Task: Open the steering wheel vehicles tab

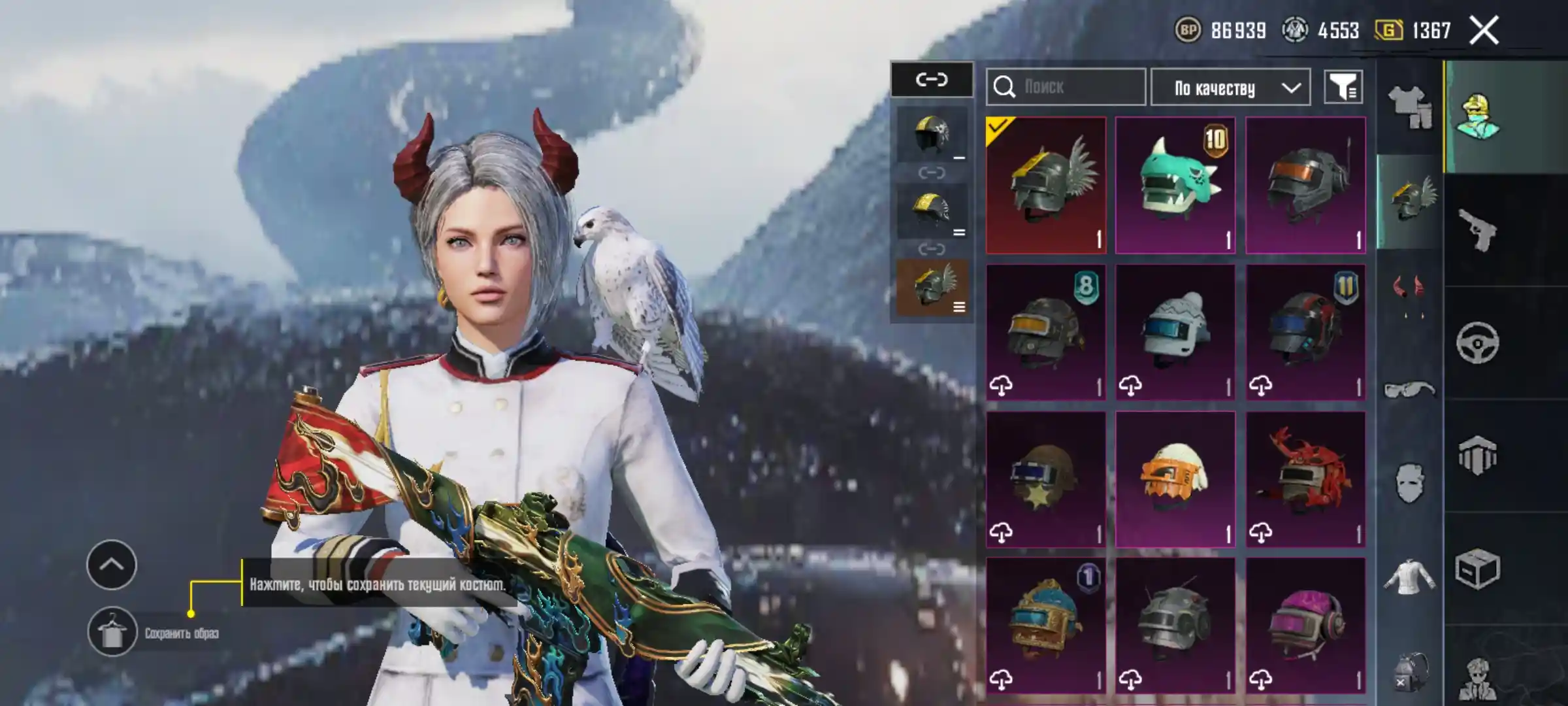Action: pos(1478,343)
